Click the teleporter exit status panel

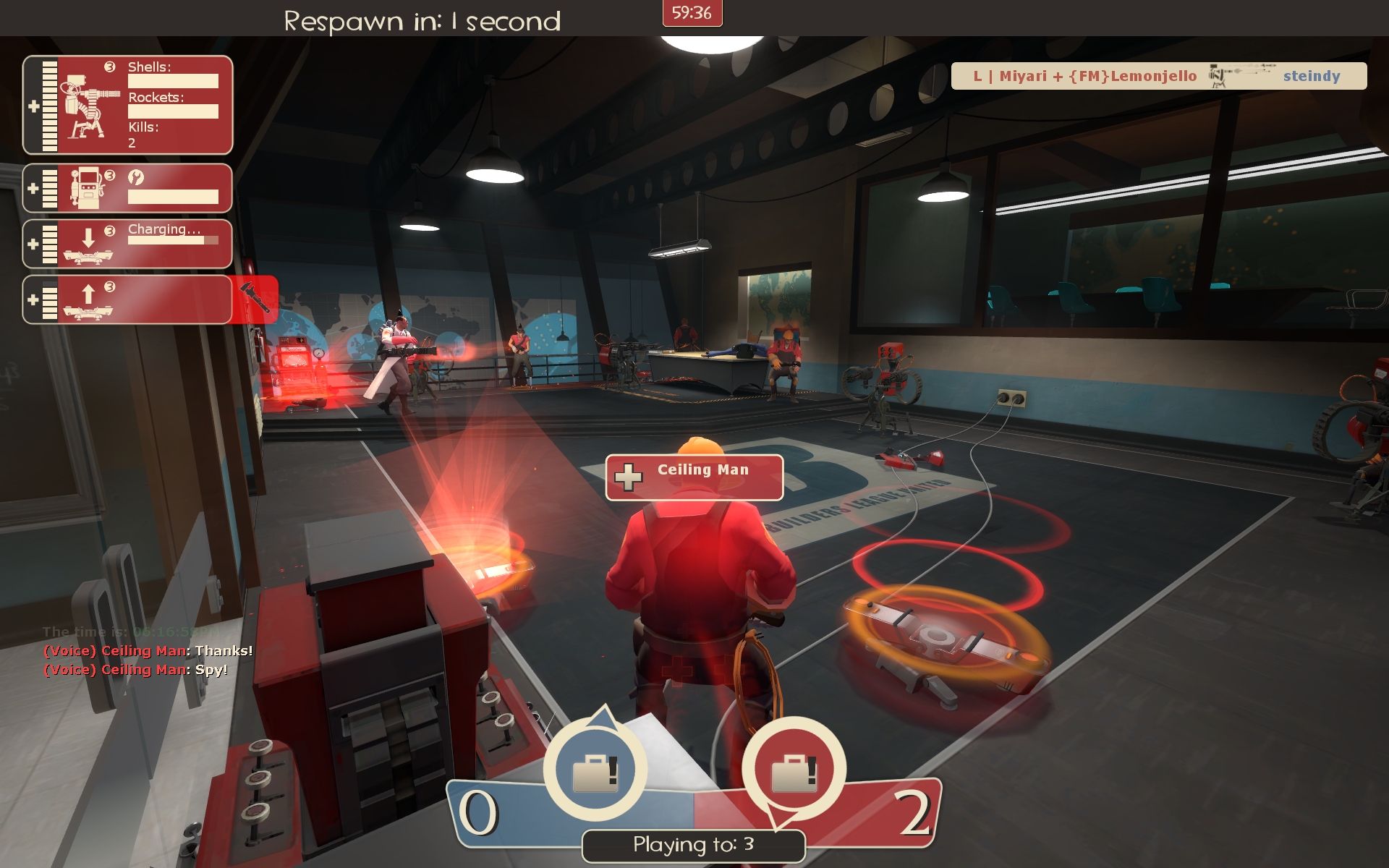click(x=128, y=299)
